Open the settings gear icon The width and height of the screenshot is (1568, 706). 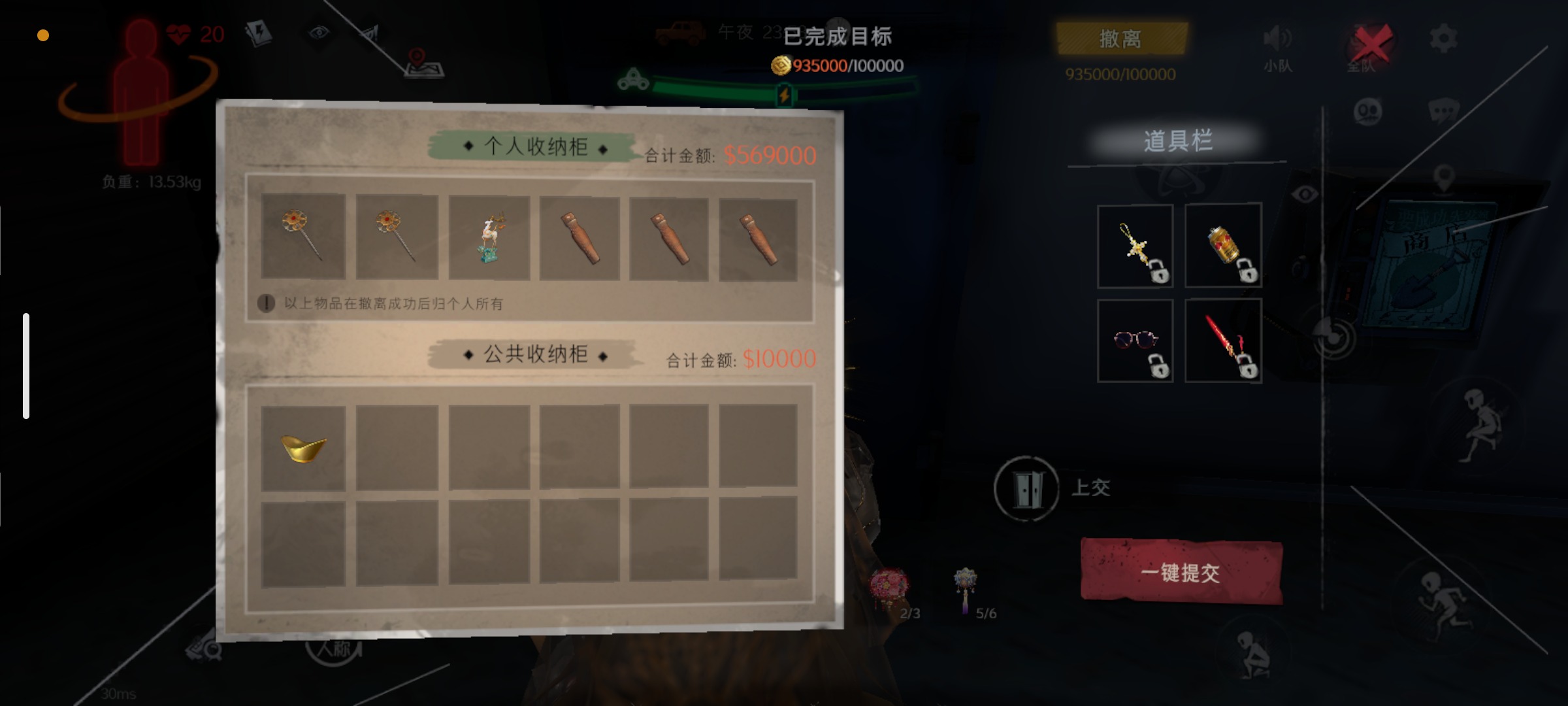click(1444, 37)
